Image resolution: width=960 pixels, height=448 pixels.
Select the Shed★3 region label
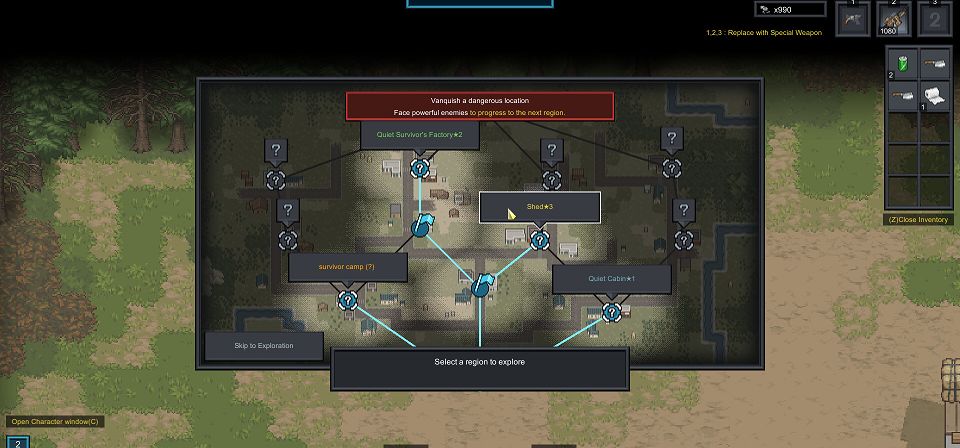point(540,207)
